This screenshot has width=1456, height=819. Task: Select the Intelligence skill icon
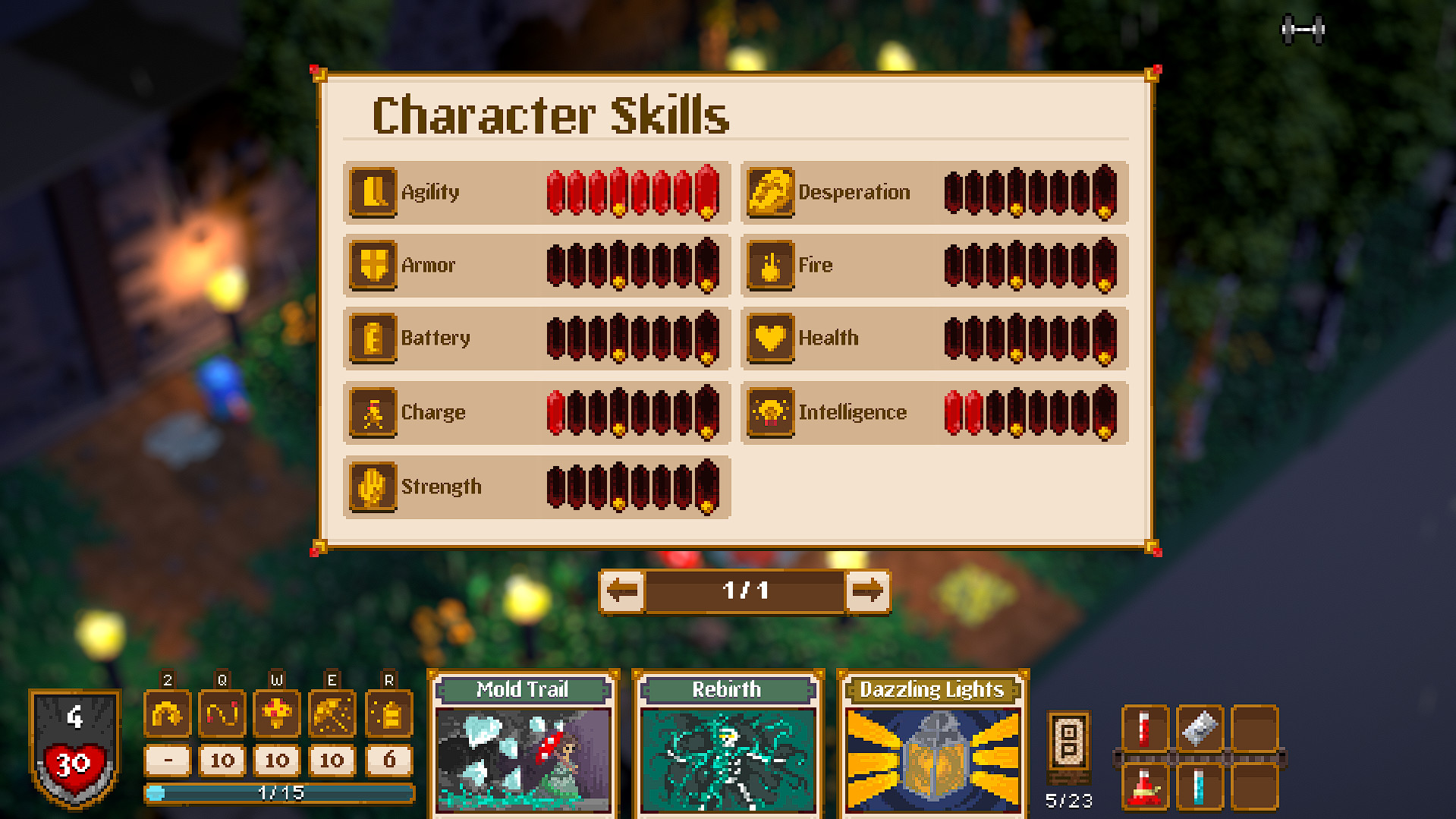pyautogui.click(x=770, y=412)
